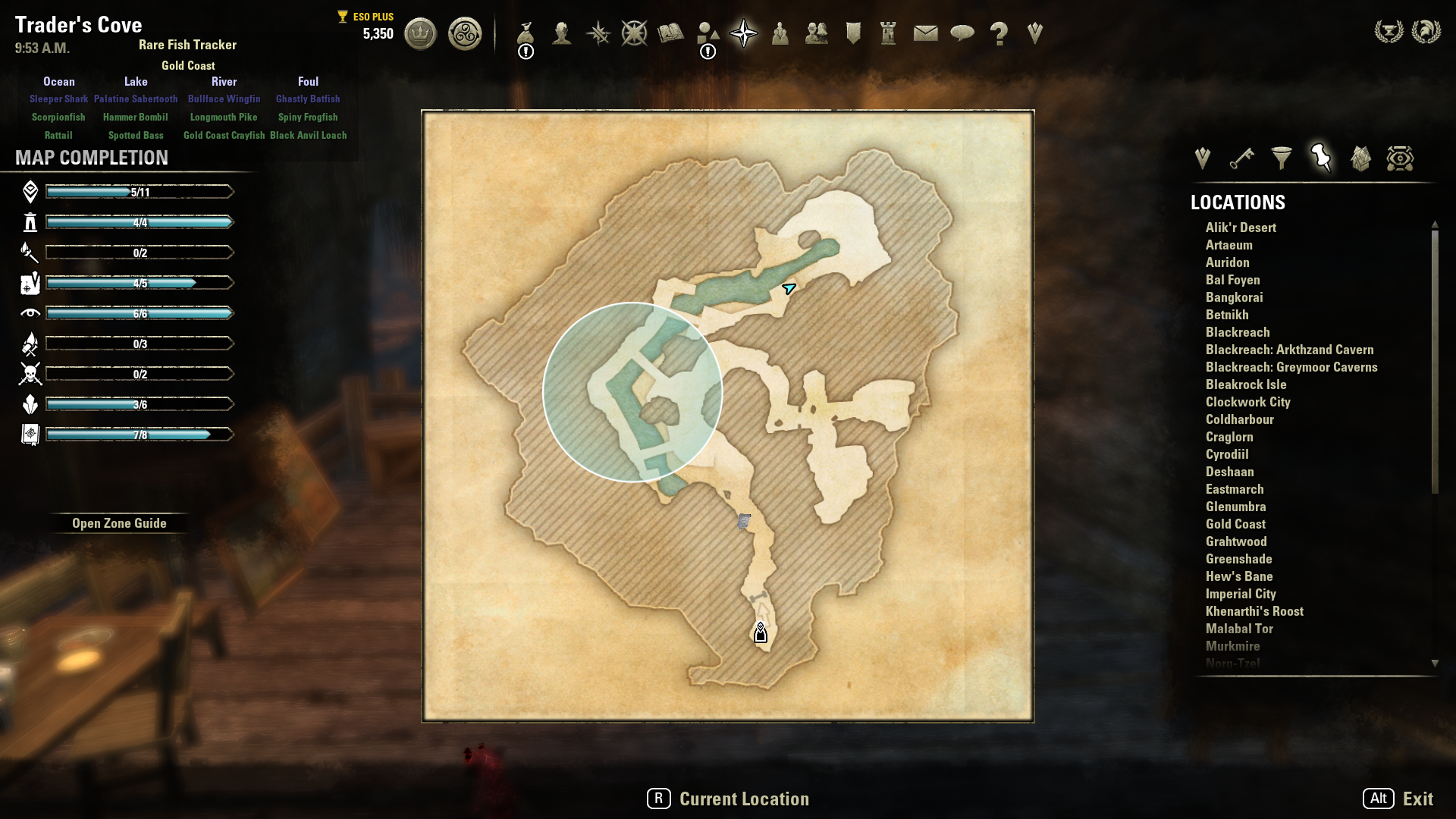This screenshot has width=1456, height=819.
Task: Open the Zone Guide
Action: [119, 523]
